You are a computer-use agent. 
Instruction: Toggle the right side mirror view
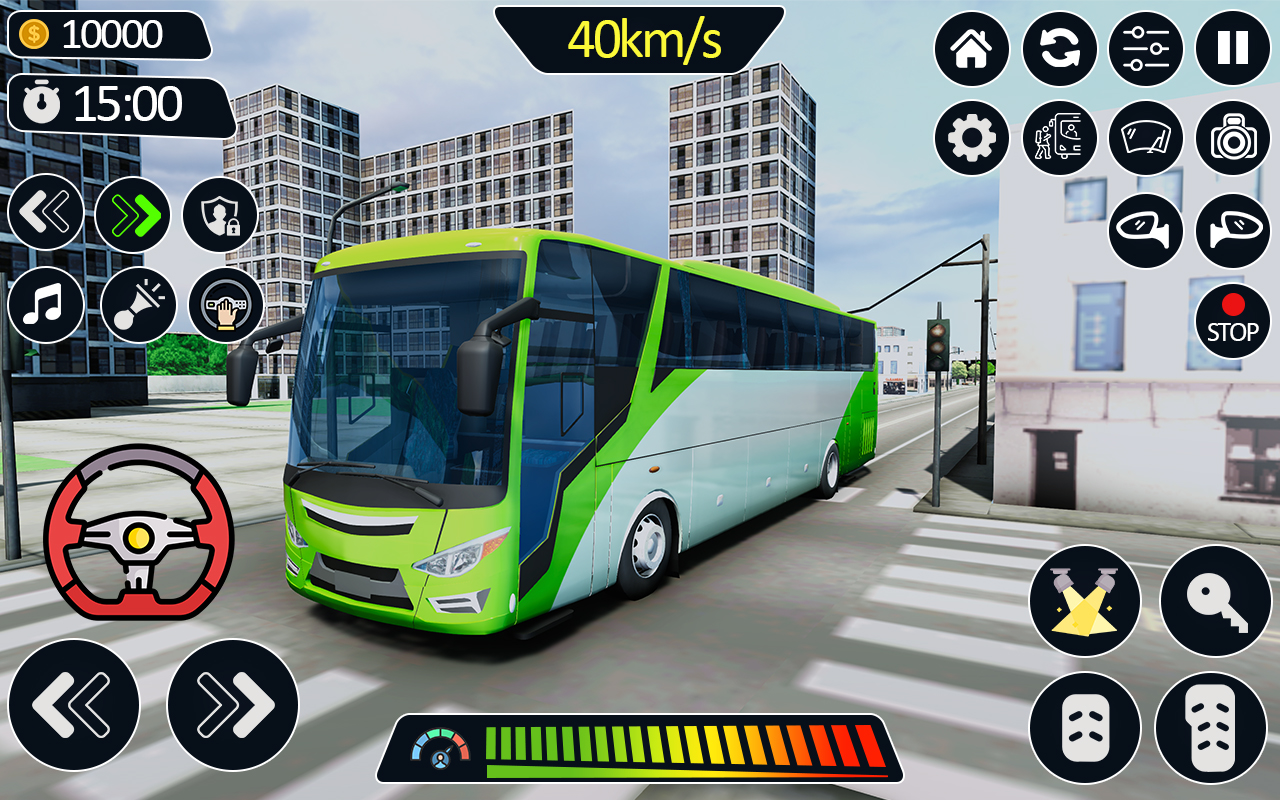pyautogui.click(x=1232, y=229)
